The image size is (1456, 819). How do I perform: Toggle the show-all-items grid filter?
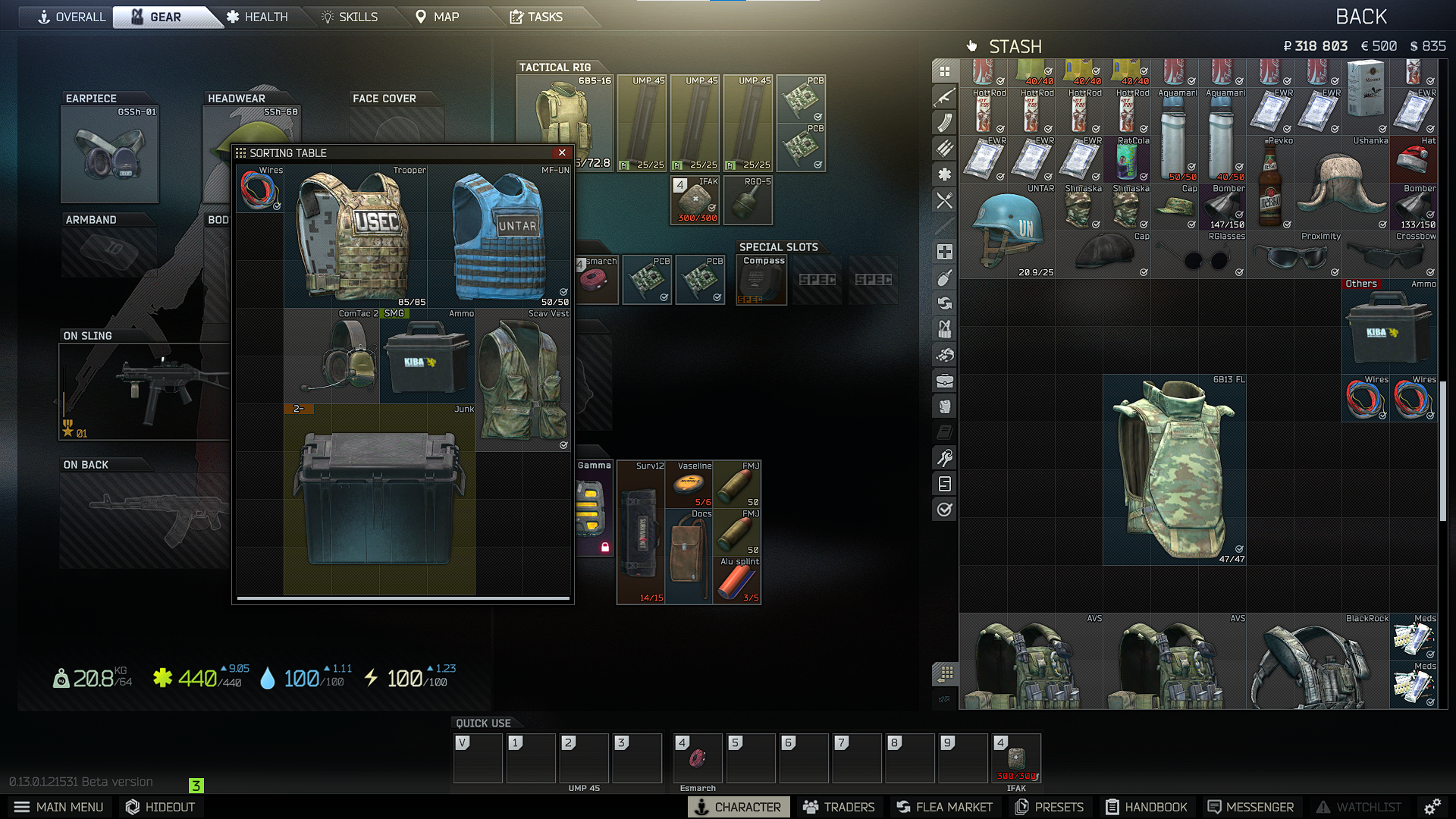(x=944, y=71)
